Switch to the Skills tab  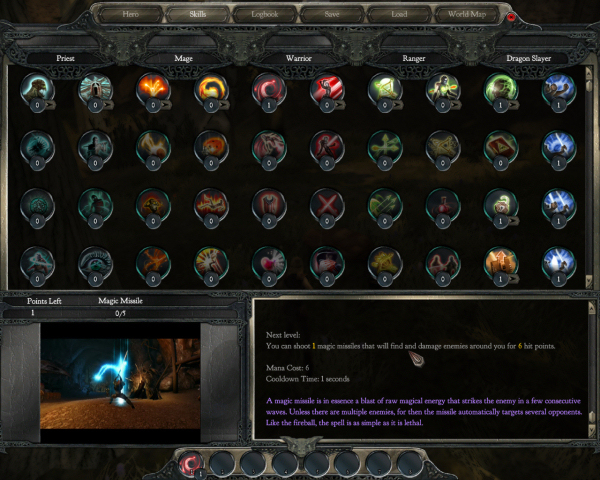pos(196,15)
